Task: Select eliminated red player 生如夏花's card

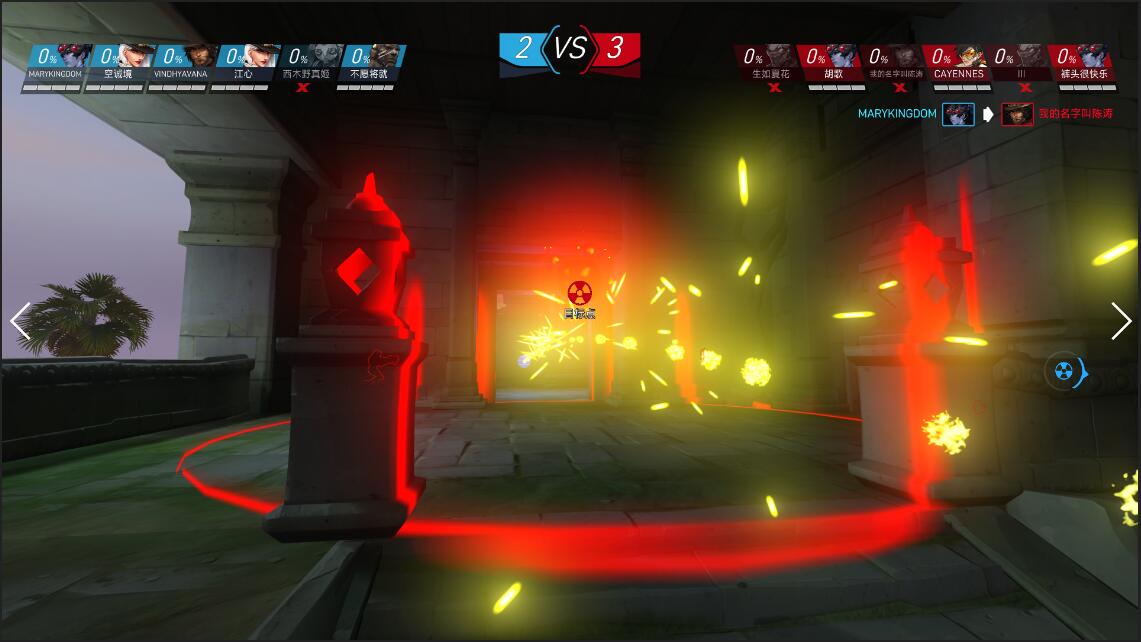Action: click(x=771, y=62)
